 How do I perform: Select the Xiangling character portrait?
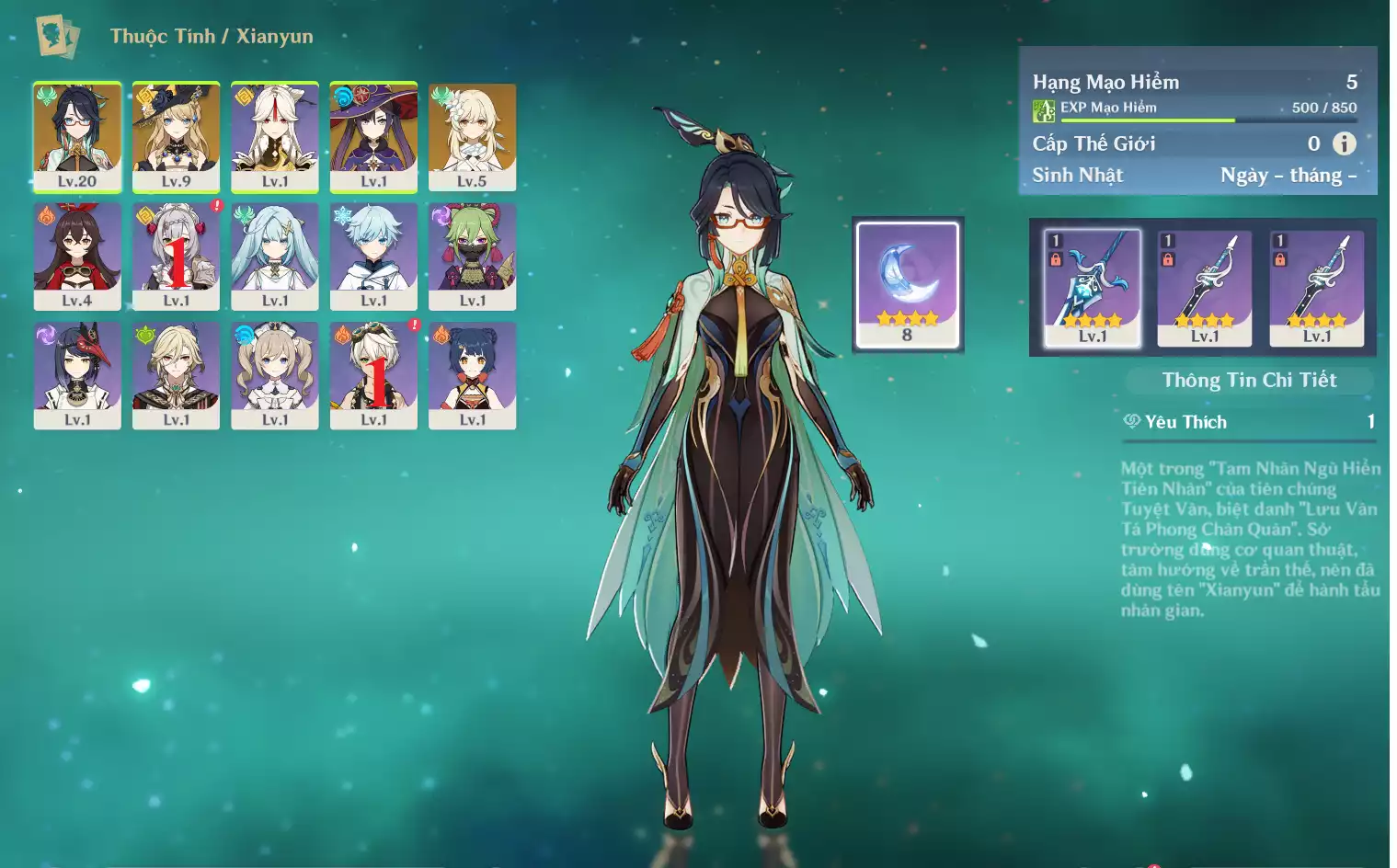click(472, 374)
